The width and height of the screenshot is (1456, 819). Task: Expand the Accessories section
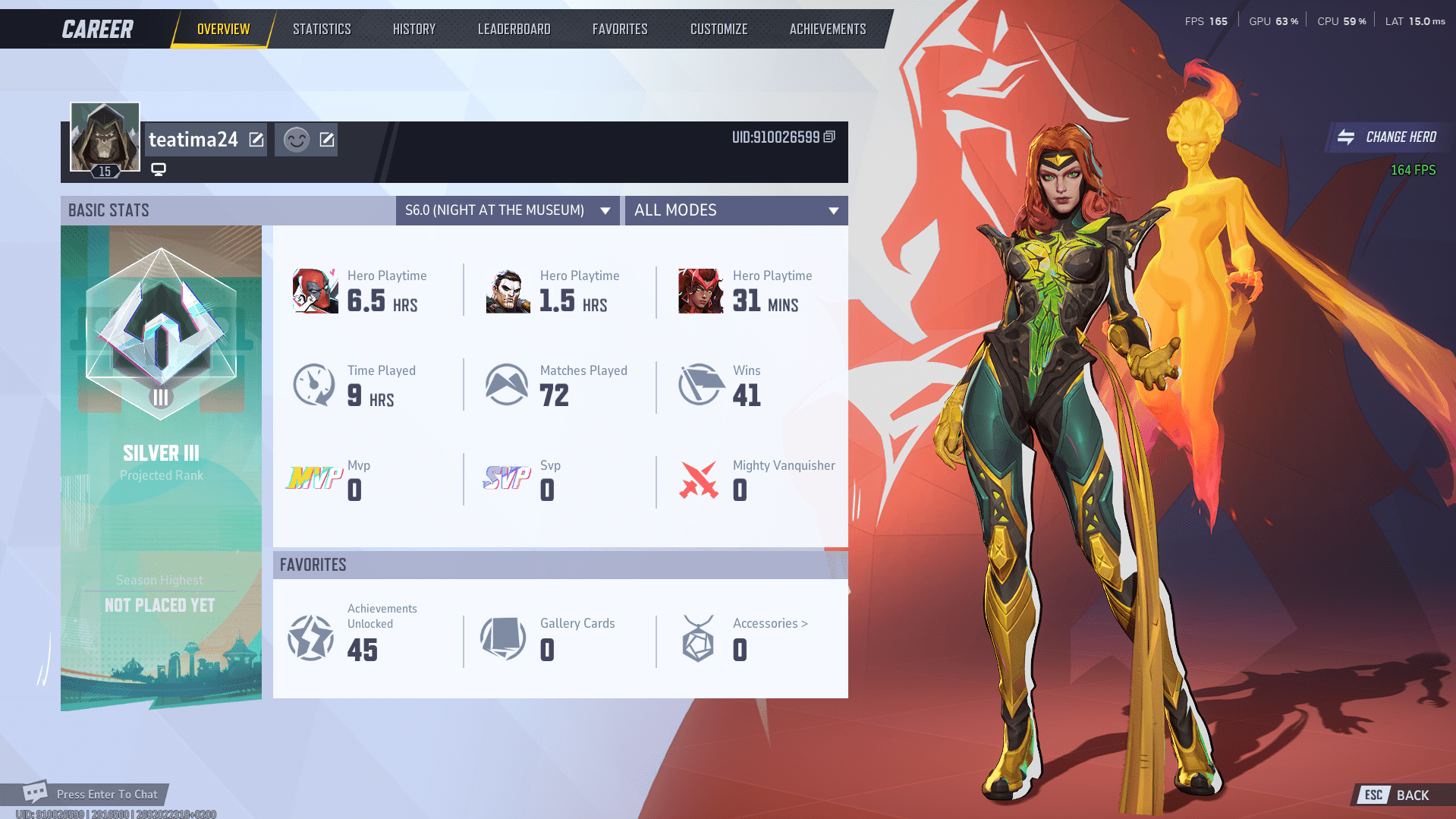pos(769,623)
